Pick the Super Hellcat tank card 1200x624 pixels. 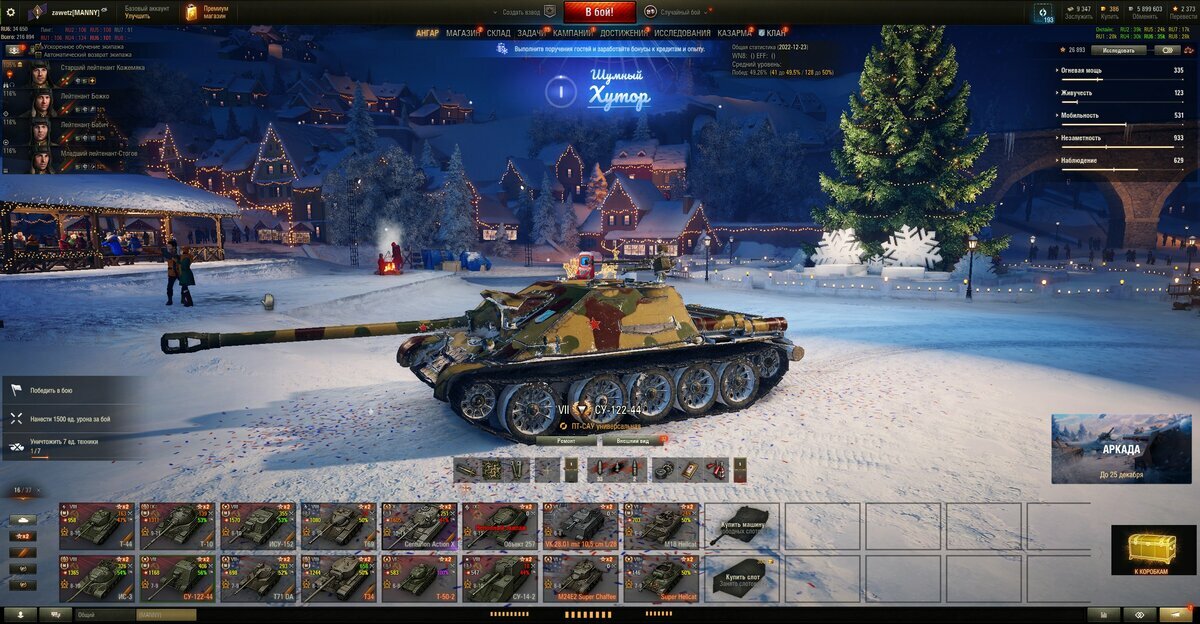pyautogui.click(x=662, y=578)
